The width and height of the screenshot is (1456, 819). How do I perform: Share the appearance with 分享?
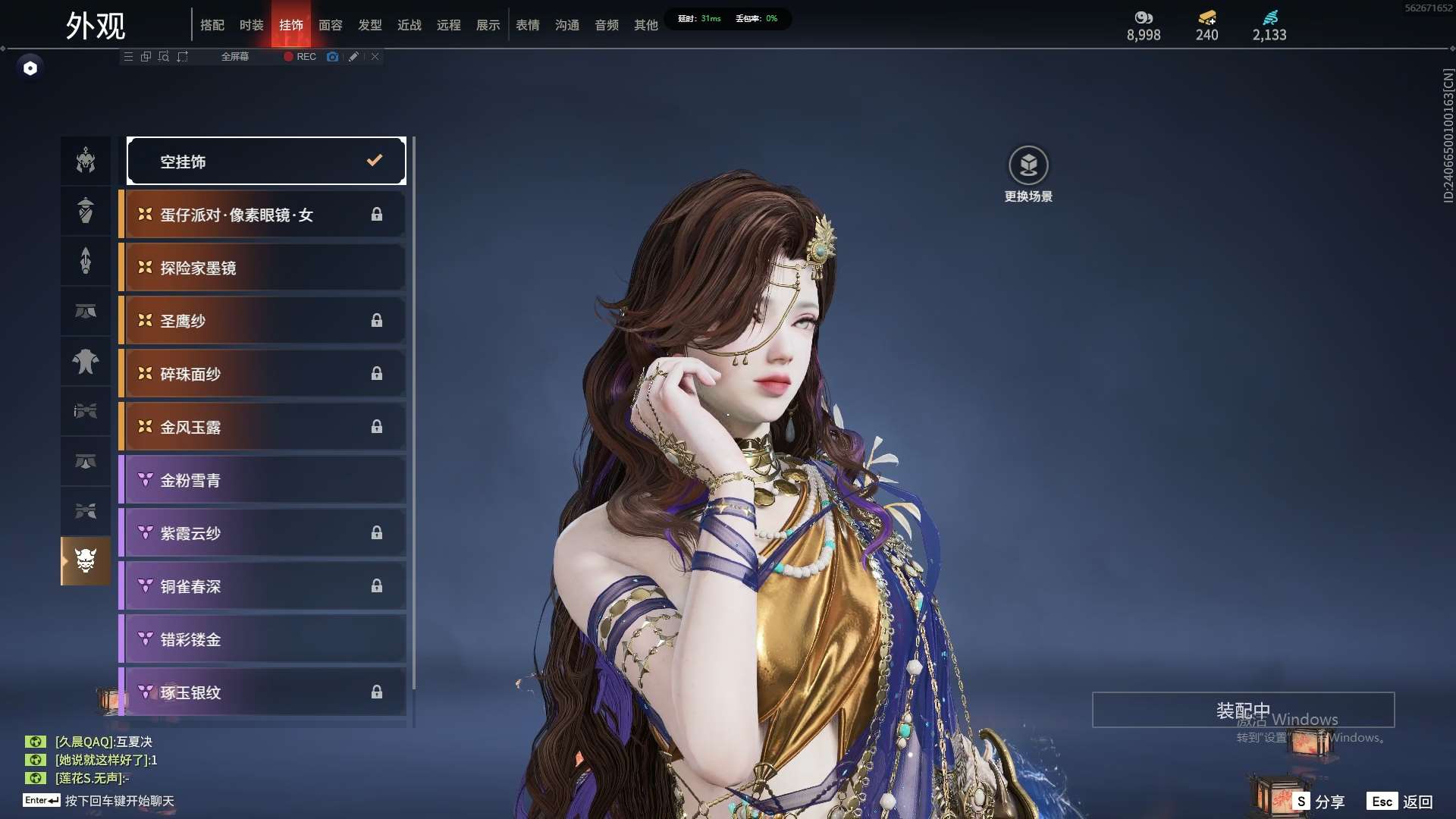pyautogui.click(x=1319, y=801)
